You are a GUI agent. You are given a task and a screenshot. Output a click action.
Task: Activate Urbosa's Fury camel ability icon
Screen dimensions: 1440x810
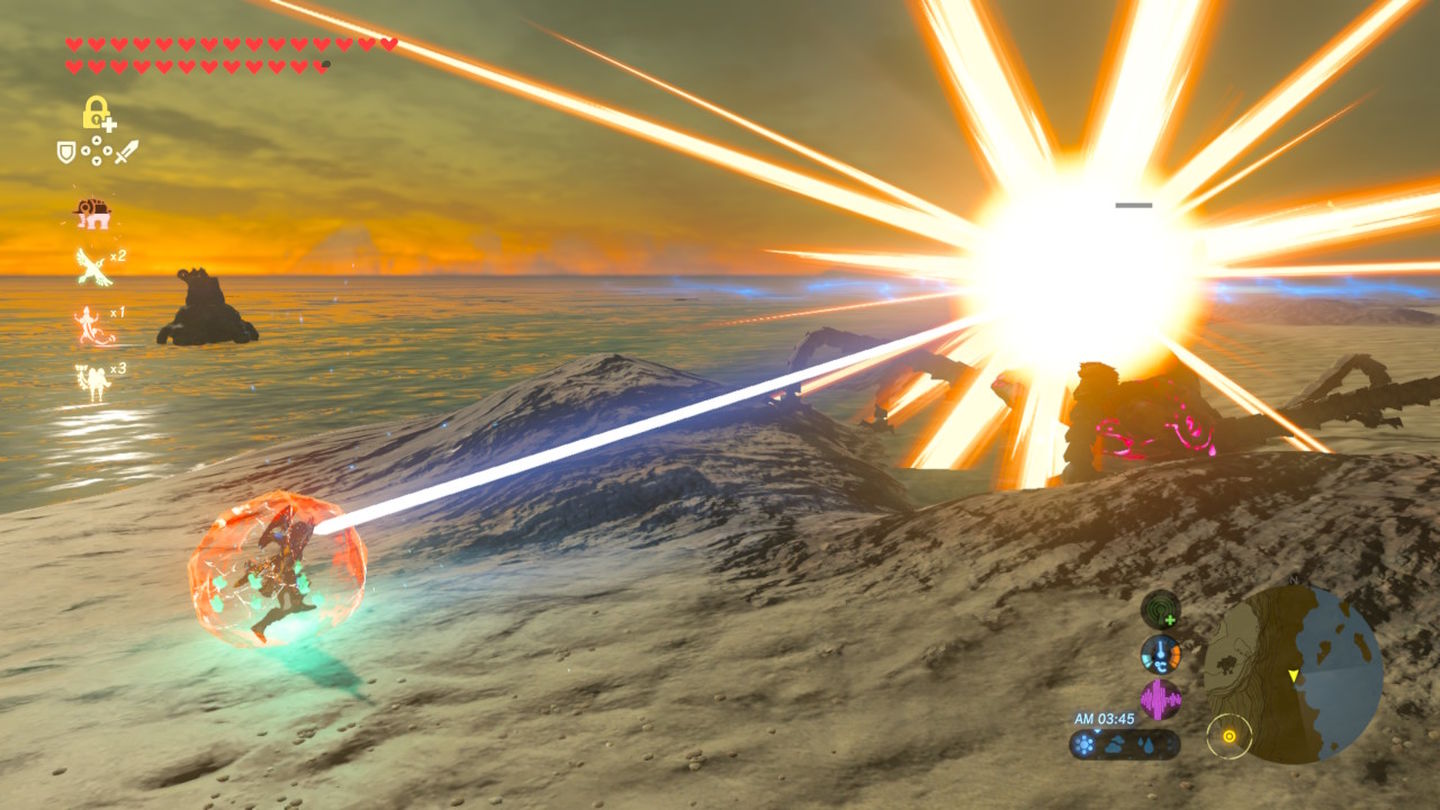pyautogui.click(x=92, y=381)
